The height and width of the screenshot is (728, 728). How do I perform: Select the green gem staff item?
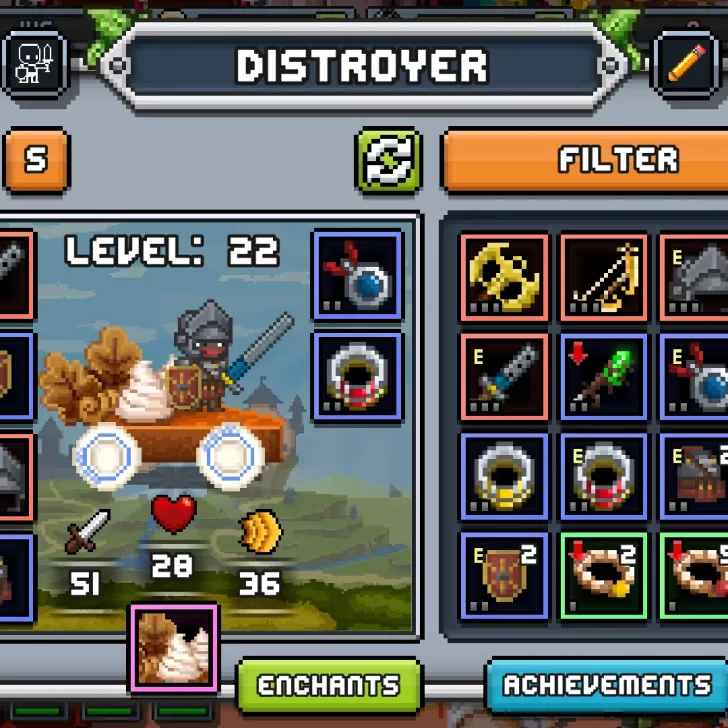pos(604,377)
